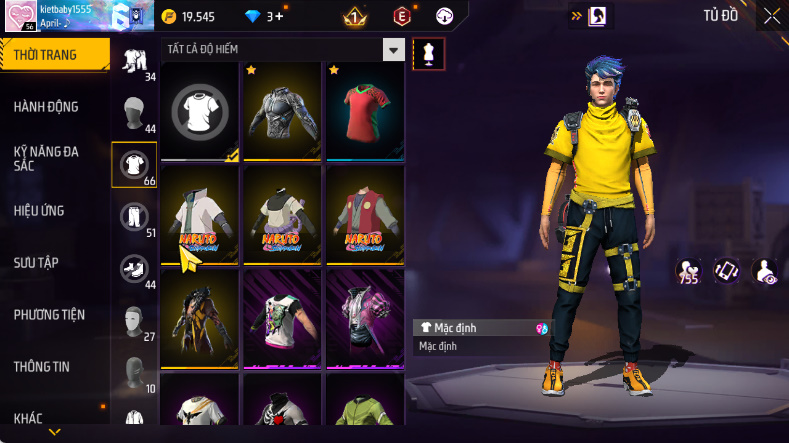Show the PHƯƠNG TIỆN vehicles tab
Viewport: 789px width, 443px height.
[49, 315]
